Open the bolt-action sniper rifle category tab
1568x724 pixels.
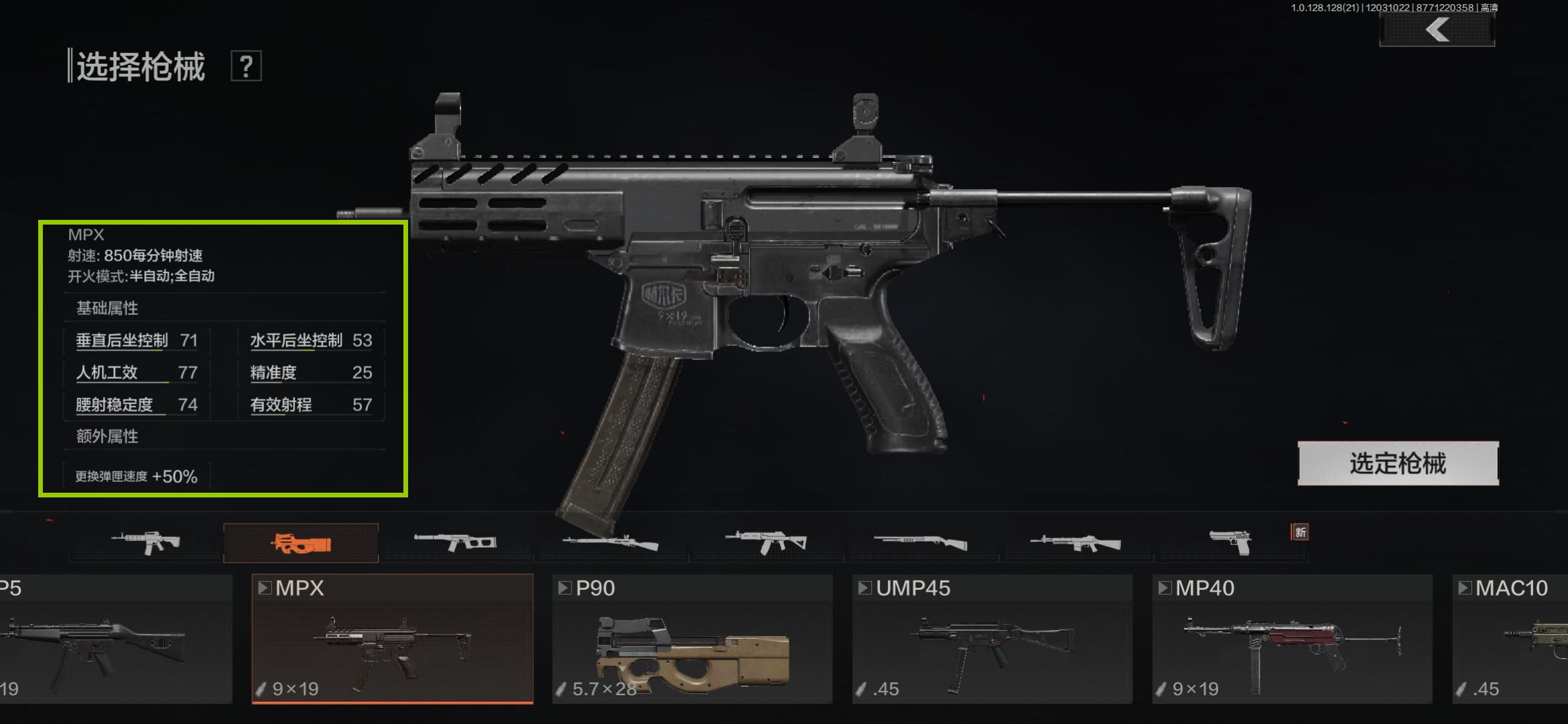[x=610, y=542]
